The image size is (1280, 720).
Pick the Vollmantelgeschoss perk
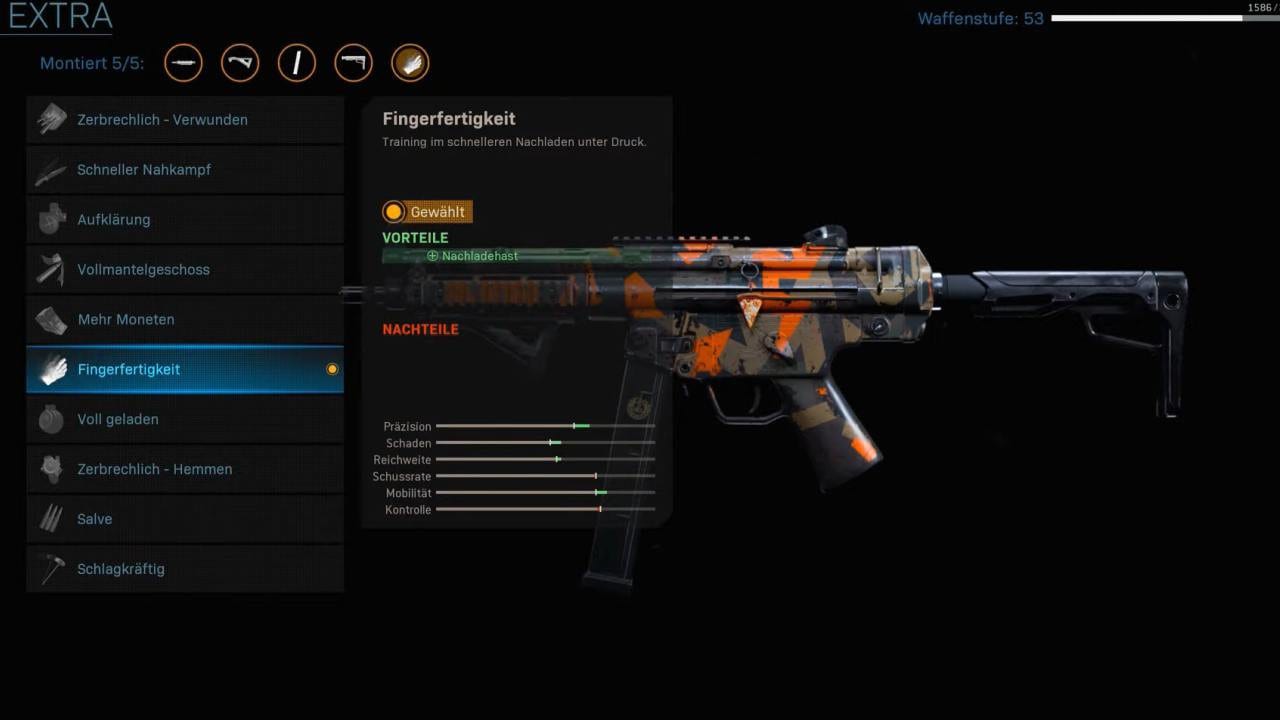tap(185, 270)
